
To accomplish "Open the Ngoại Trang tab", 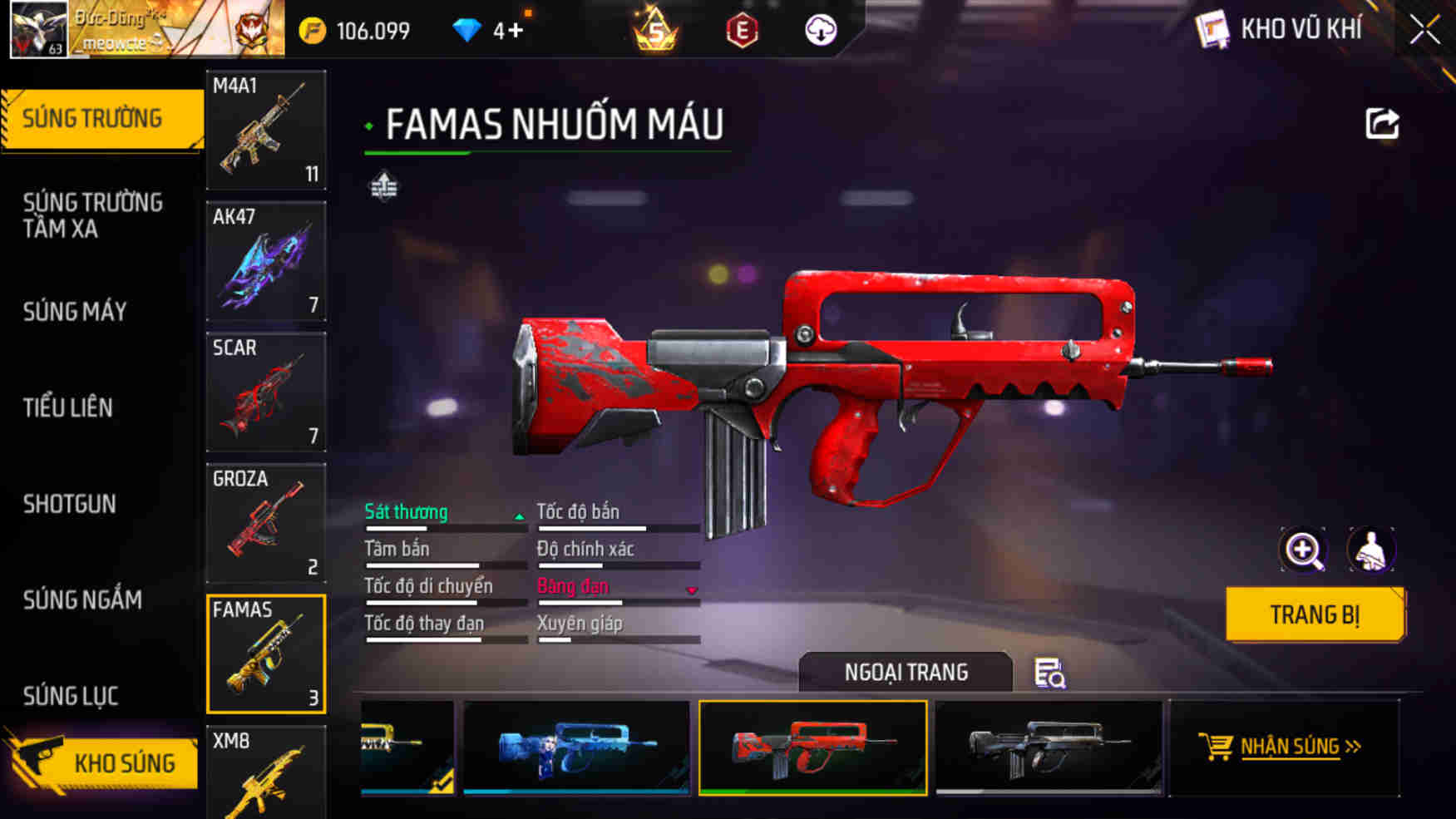I will point(906,672).
